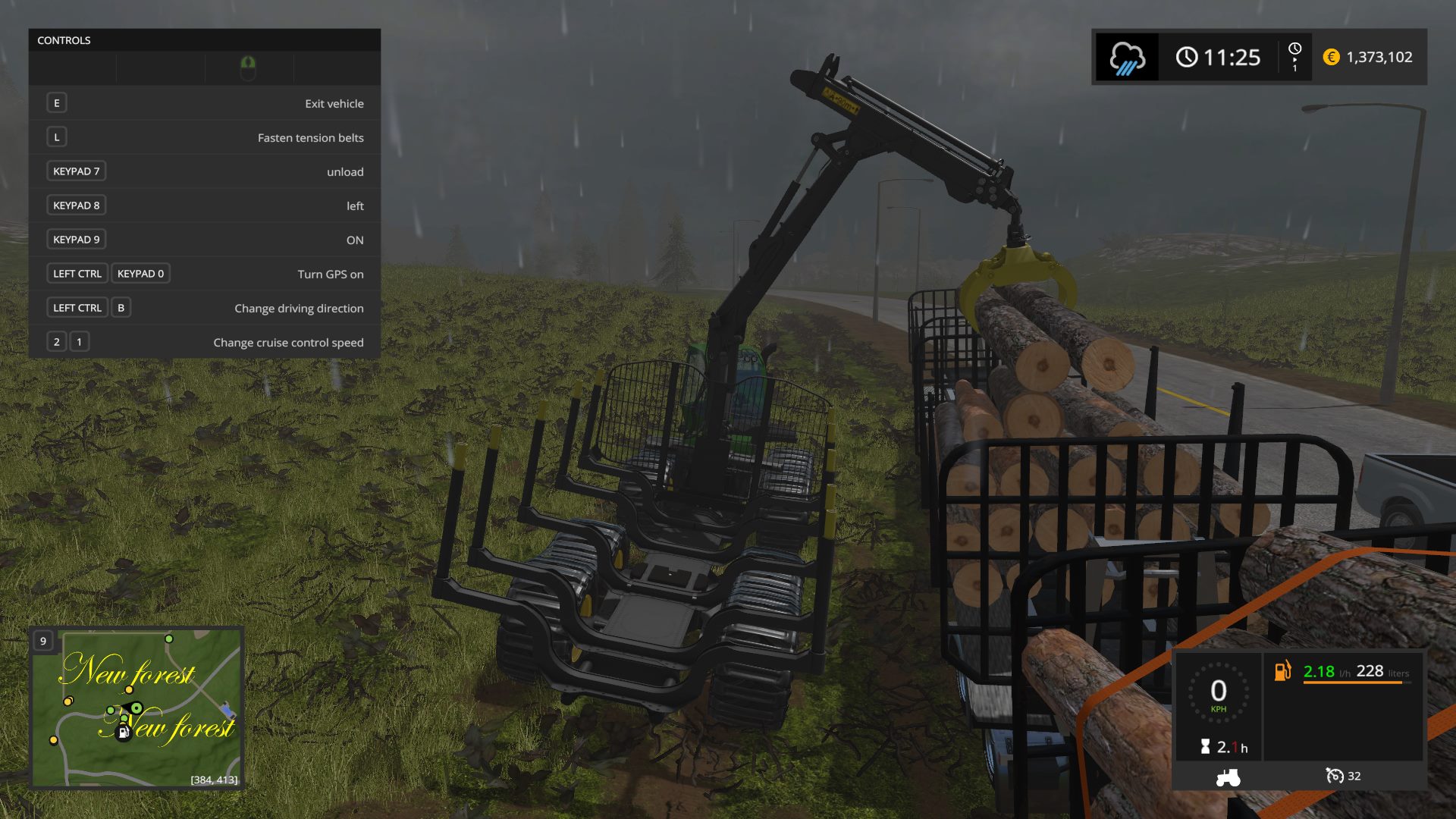Click the euro coin money icon
The height and width of the screenshot is (819, 1456).
pyautogui.click(x=1331, y=57)
